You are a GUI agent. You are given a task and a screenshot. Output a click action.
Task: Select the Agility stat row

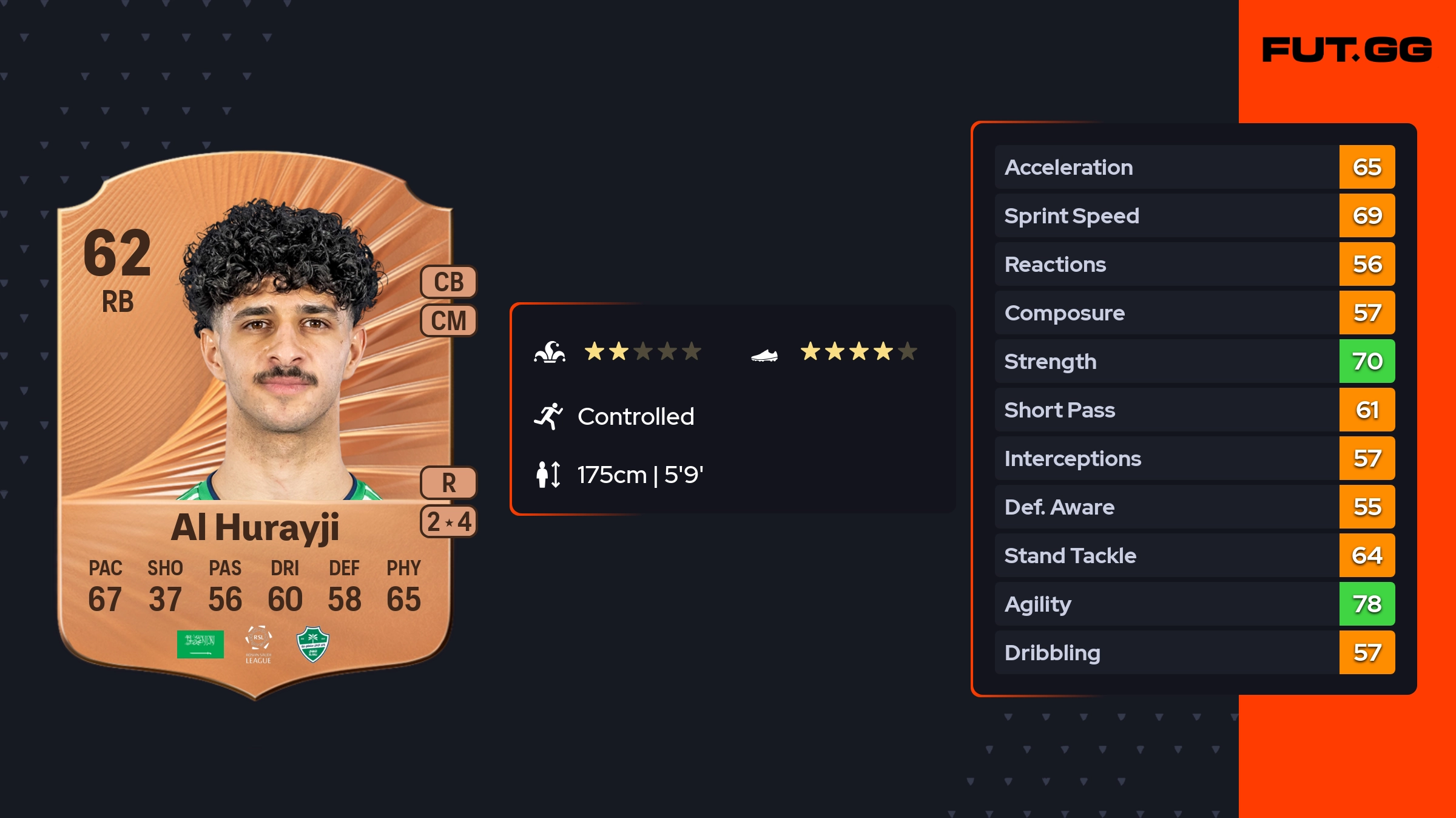[1194, 604]
